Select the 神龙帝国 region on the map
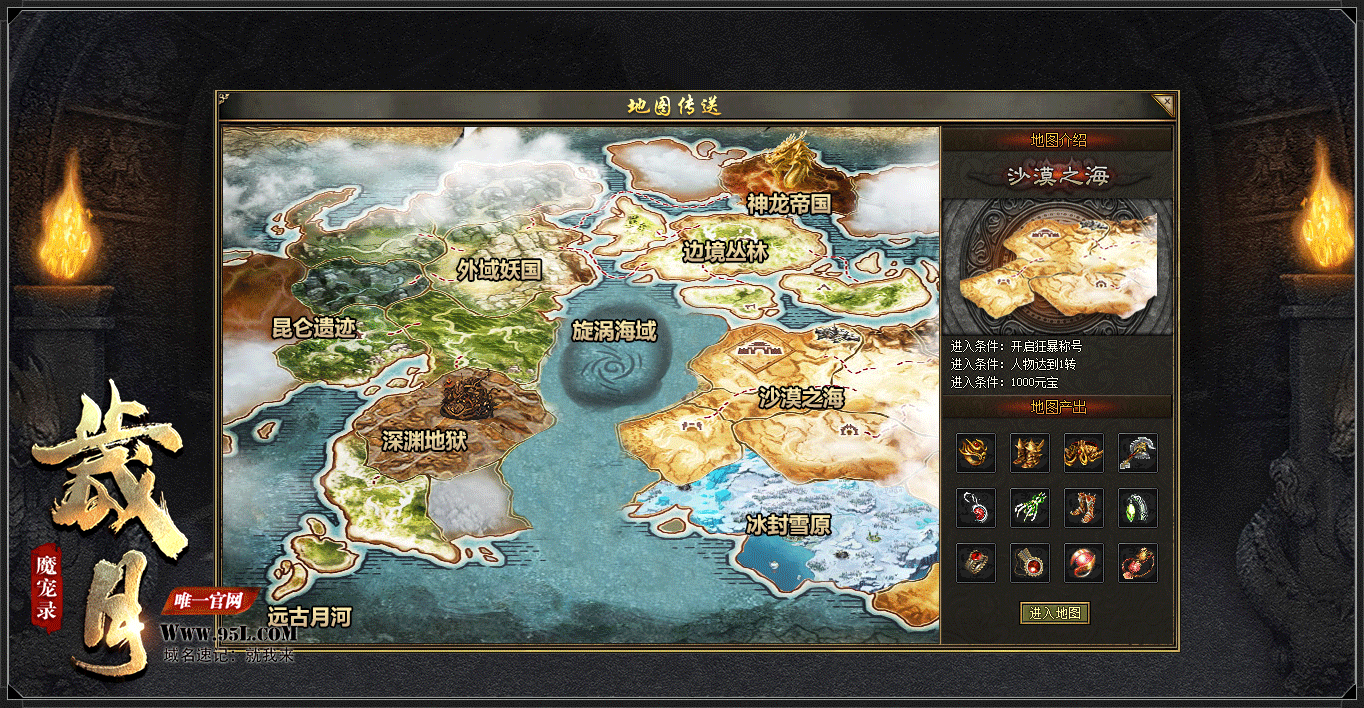The image size is (1364, 708). 789,203
